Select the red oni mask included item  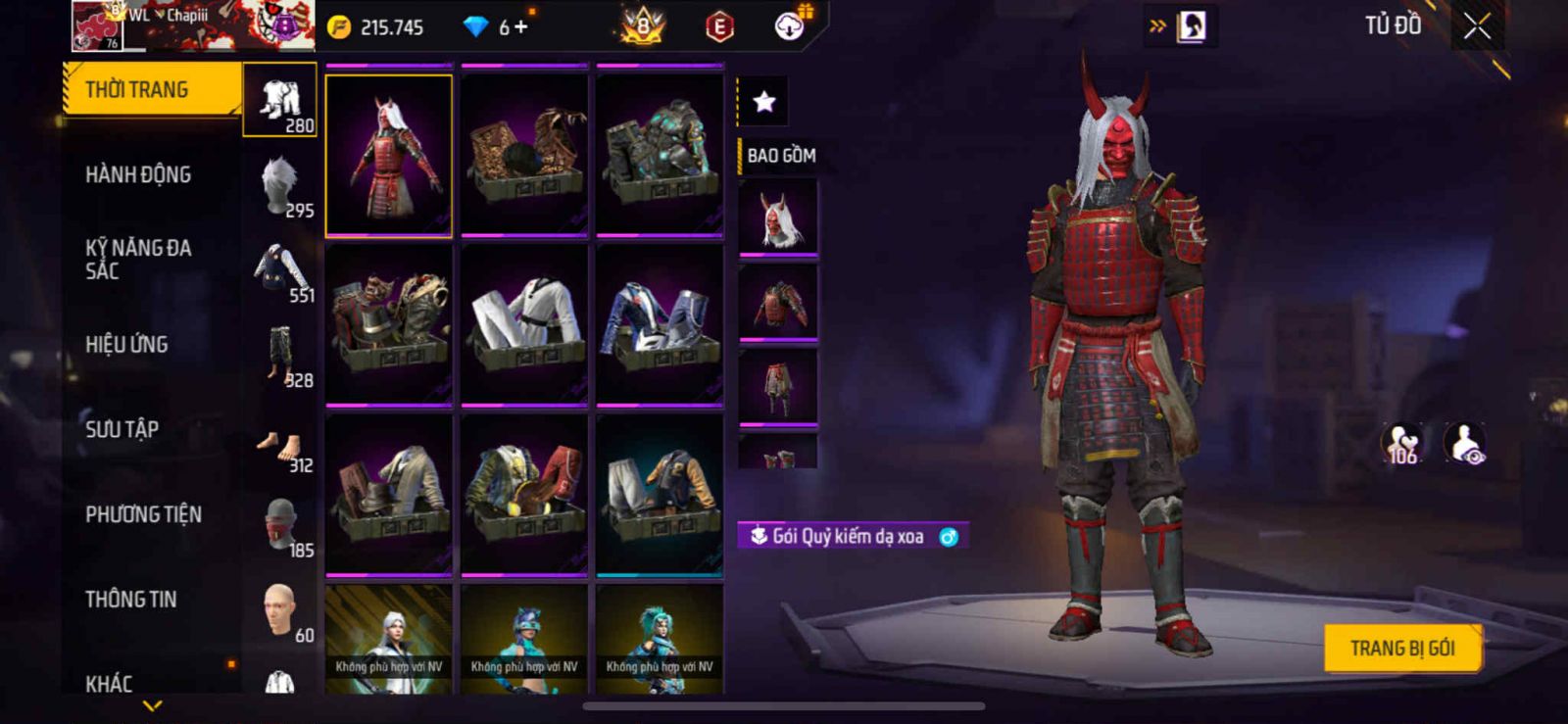[x=778, y=217]
